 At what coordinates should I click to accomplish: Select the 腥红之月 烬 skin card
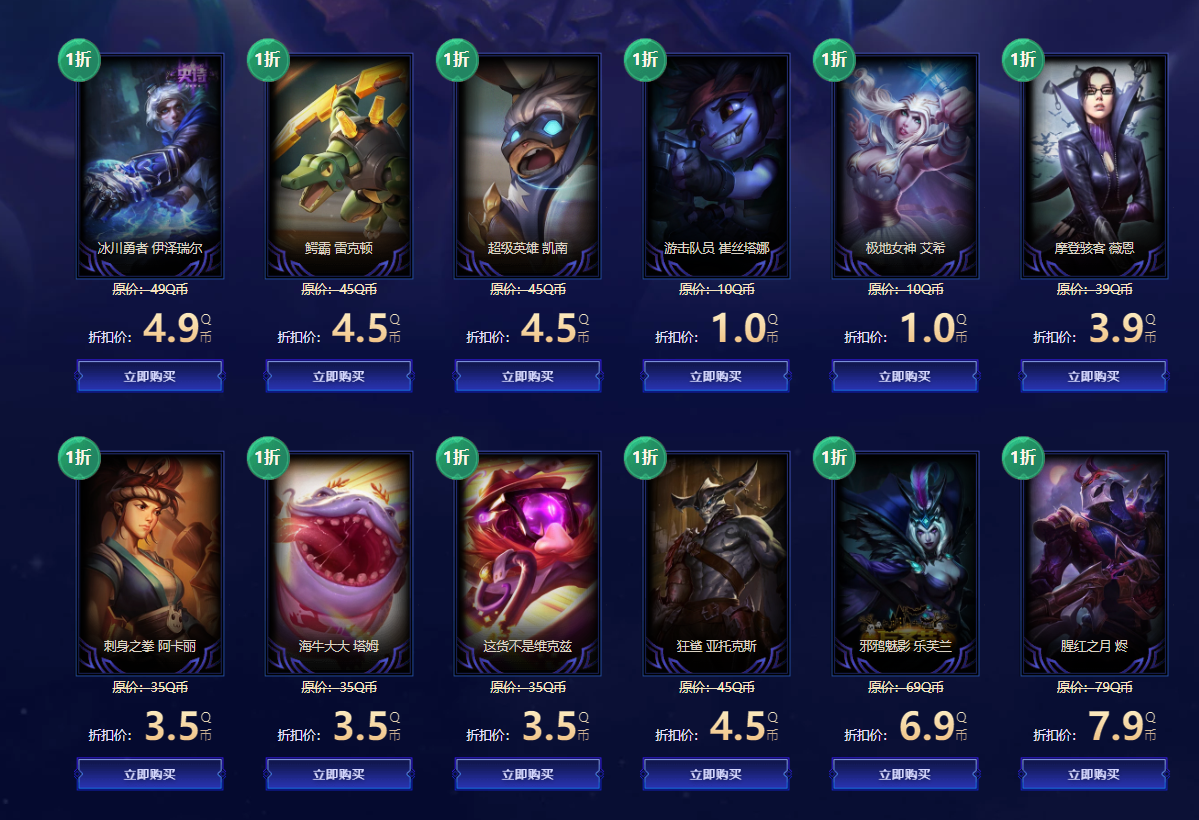(x=1094, y=563)
